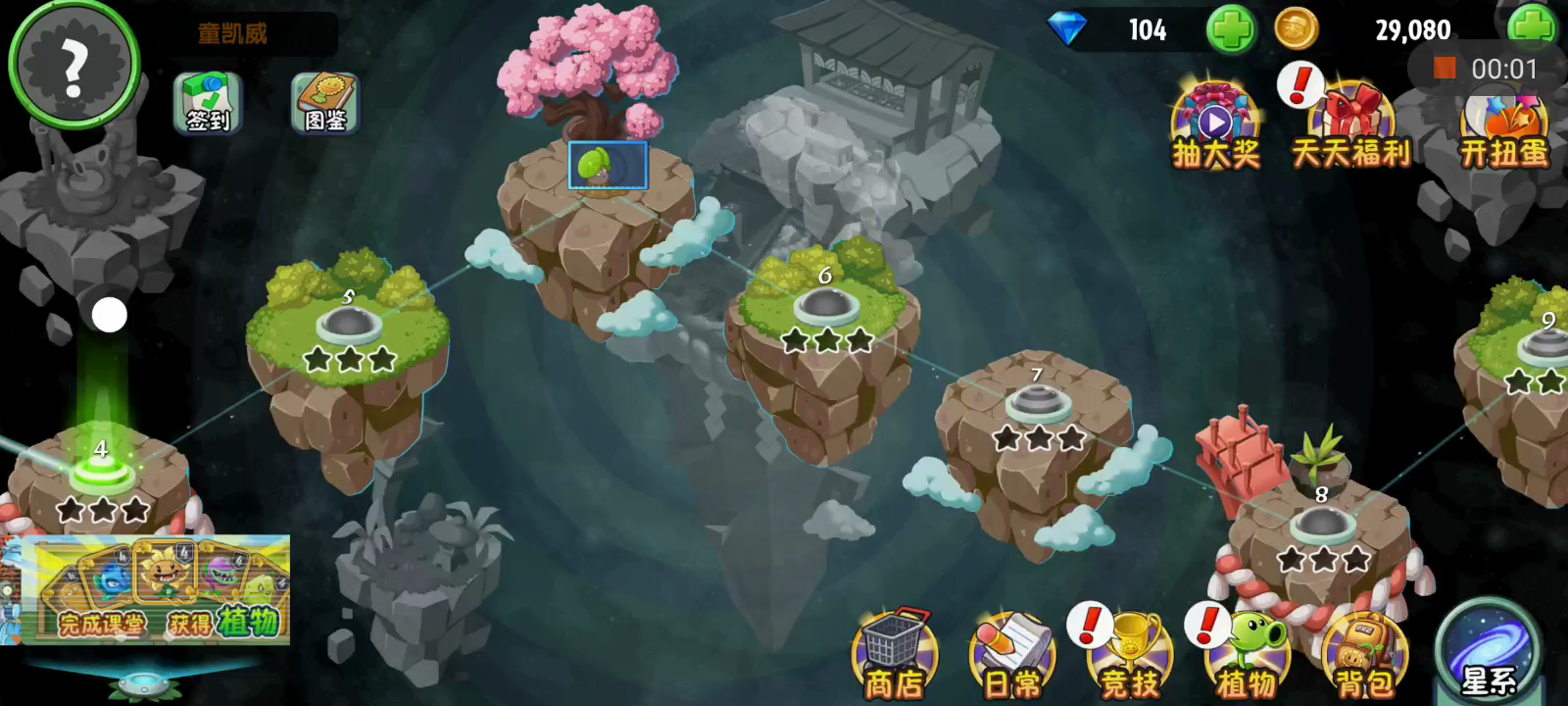Open the 背包 backpack
The width and height of the screenshot is (1568, 706).
(1365, 655)
